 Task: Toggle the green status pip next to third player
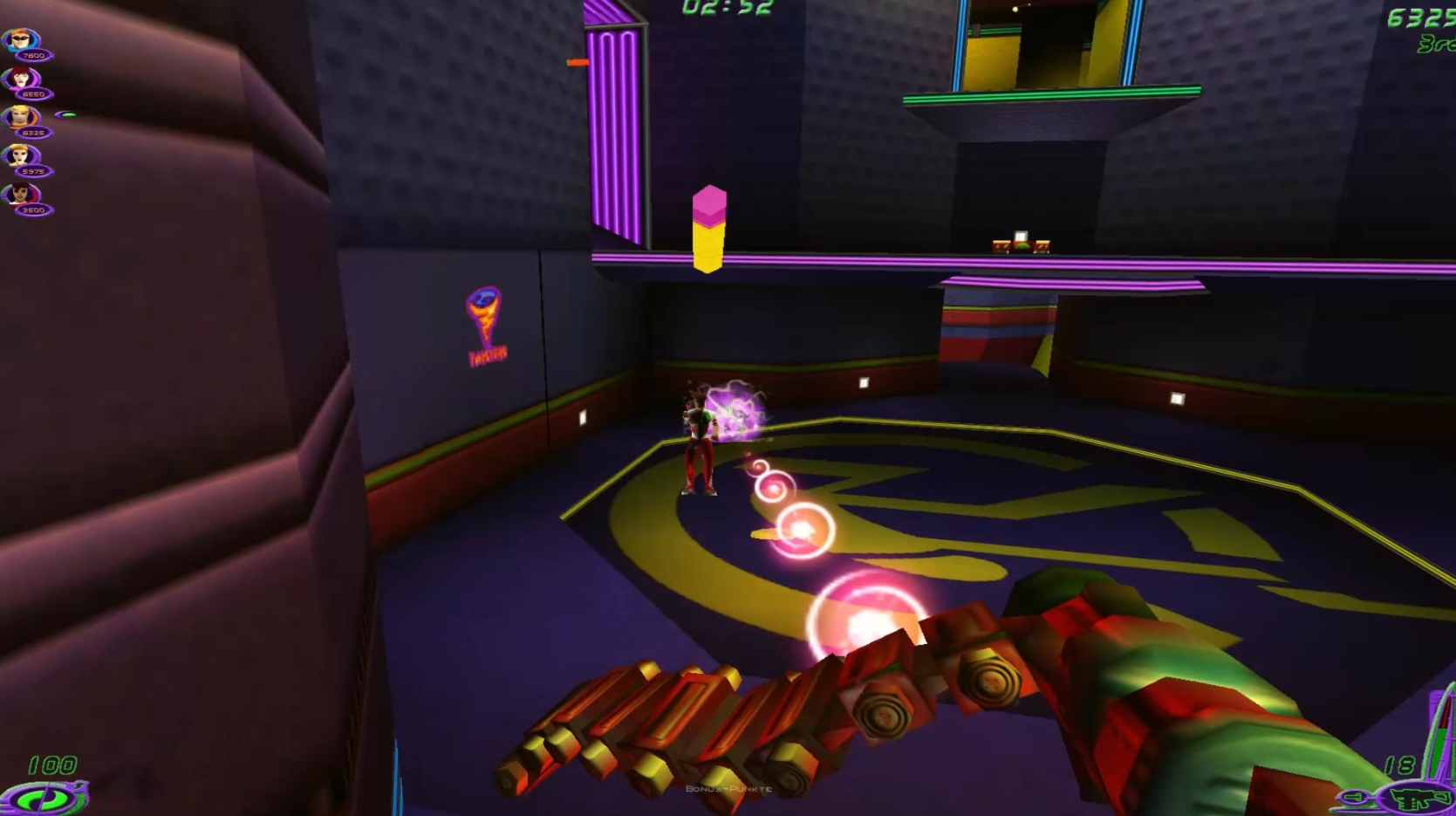point(66,114)
